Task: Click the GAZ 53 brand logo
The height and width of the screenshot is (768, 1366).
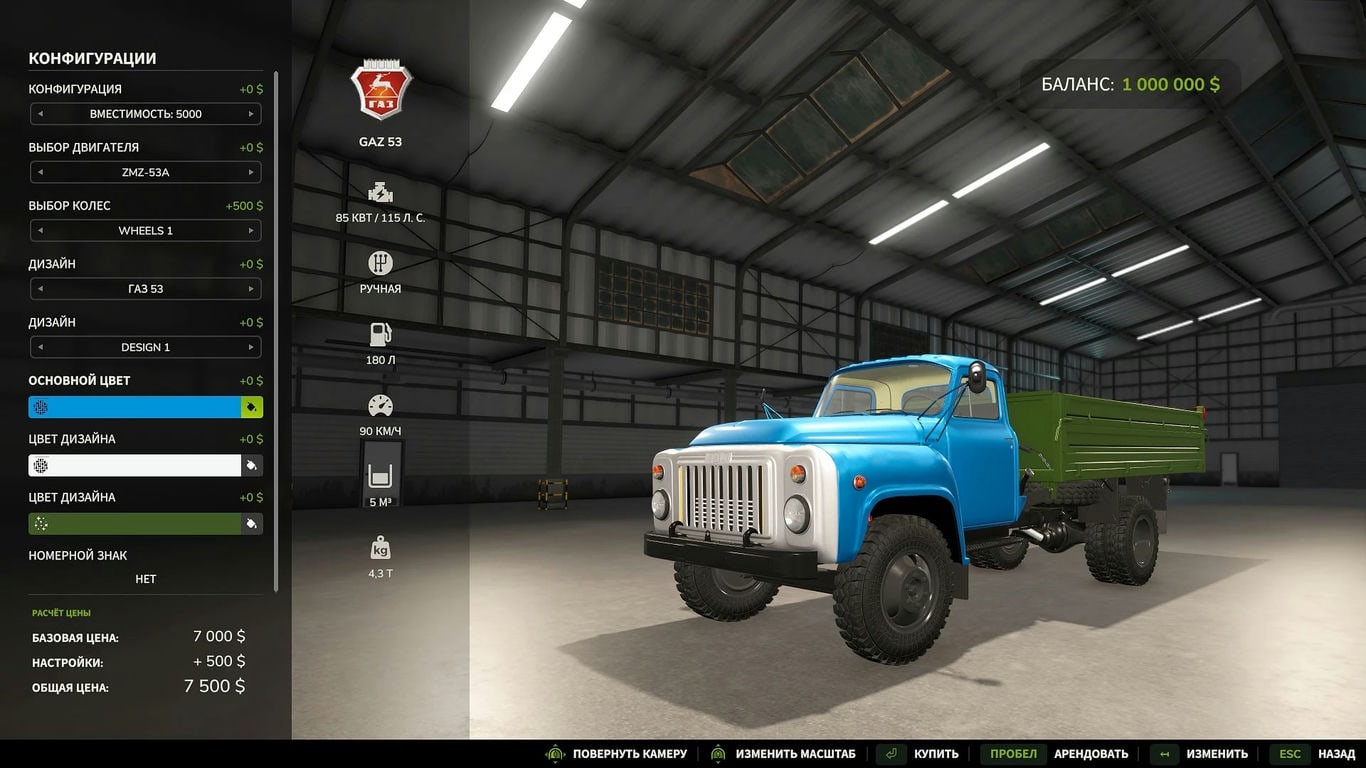Action: click(x=380, y=90)
